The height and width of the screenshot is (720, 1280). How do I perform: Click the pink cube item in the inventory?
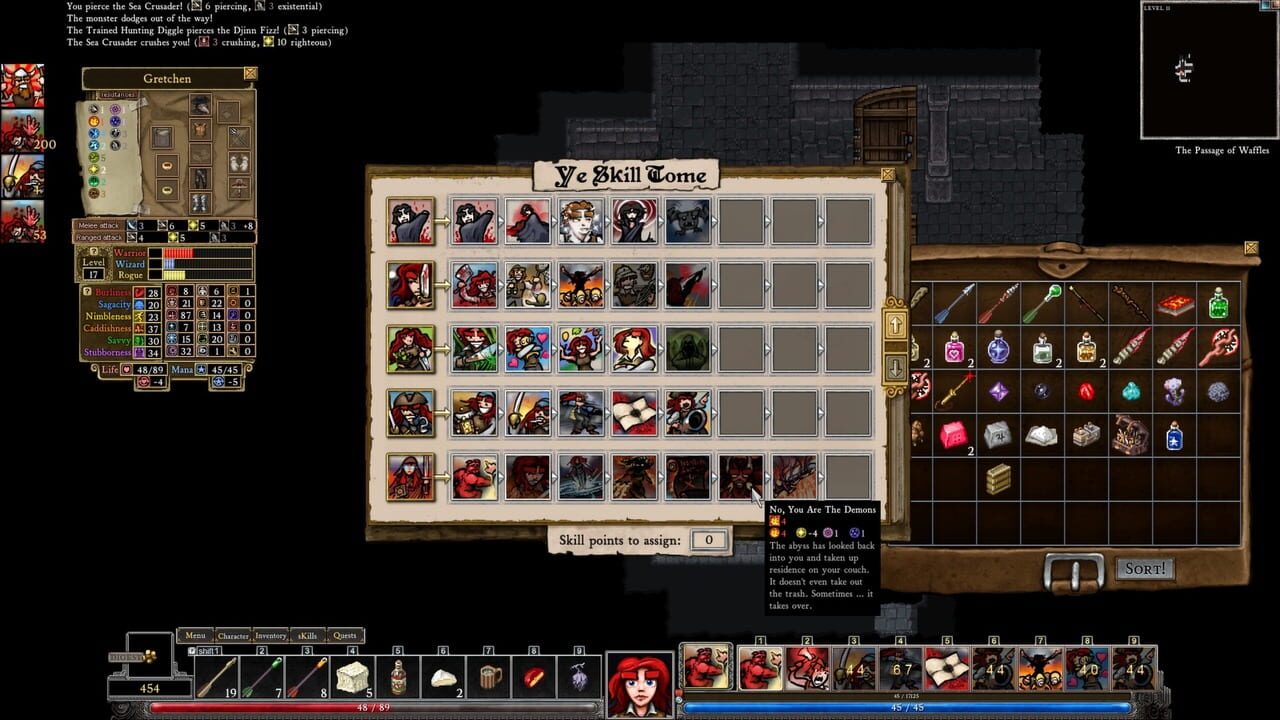click(x=953, y=435)
